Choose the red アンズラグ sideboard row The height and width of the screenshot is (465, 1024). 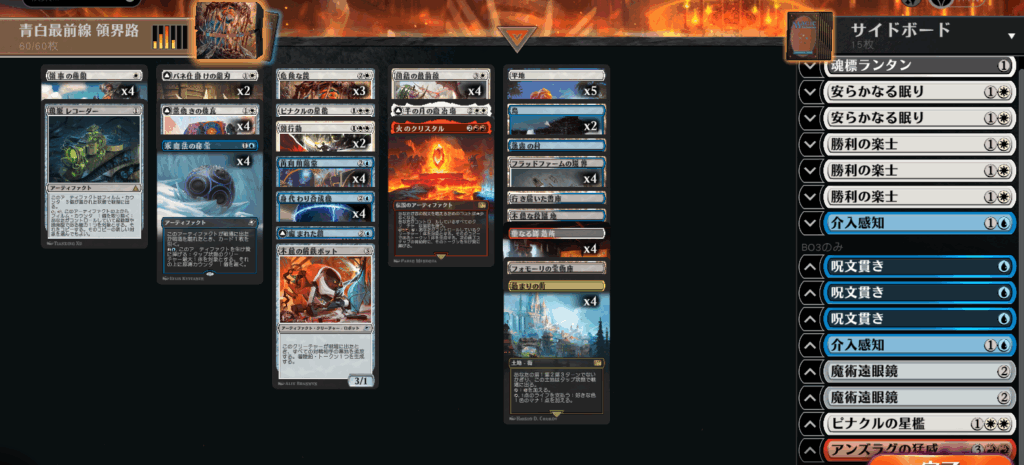pyautogui.click(x=919, y=449)
